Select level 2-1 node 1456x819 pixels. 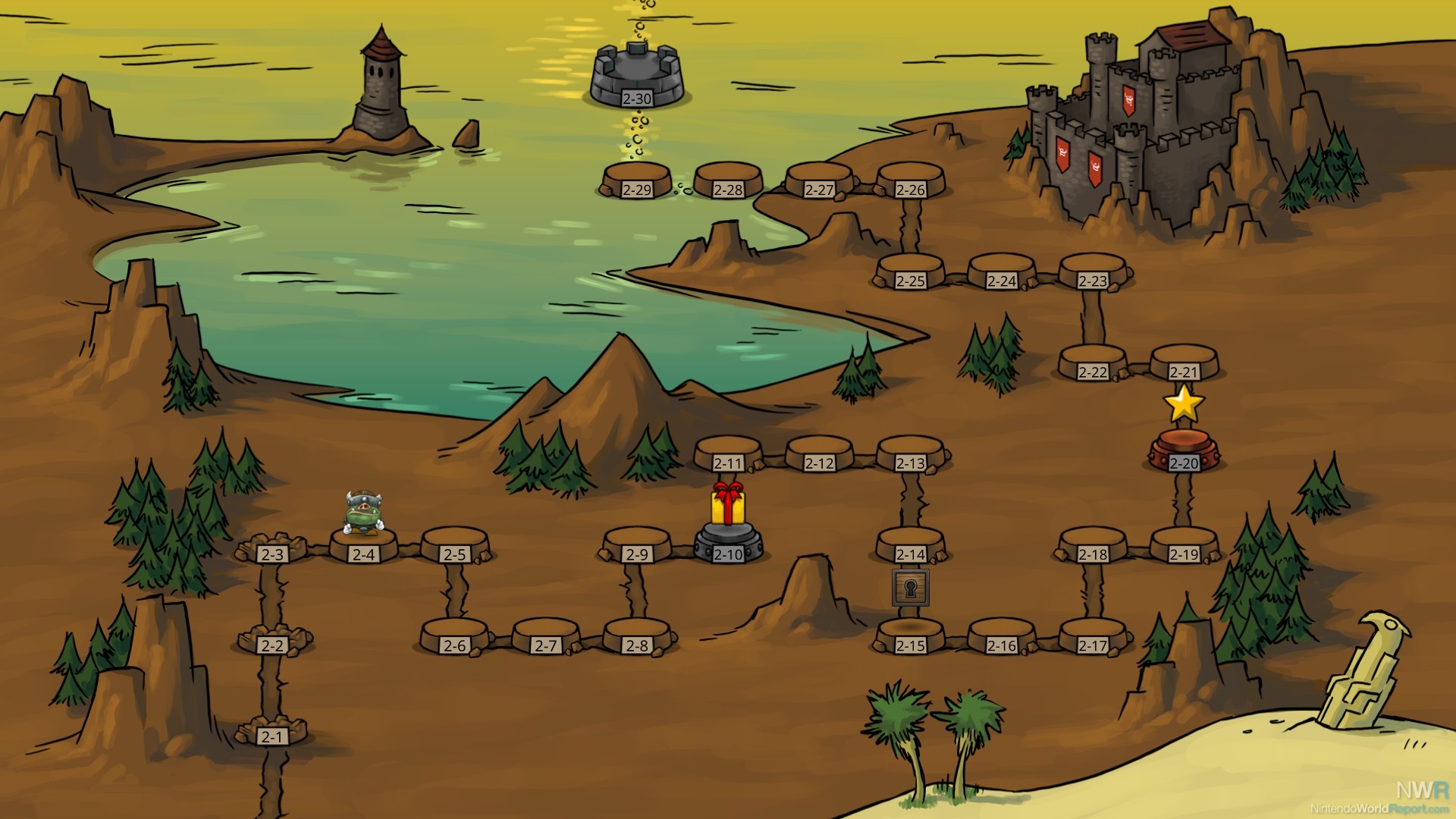click(271, 734)
